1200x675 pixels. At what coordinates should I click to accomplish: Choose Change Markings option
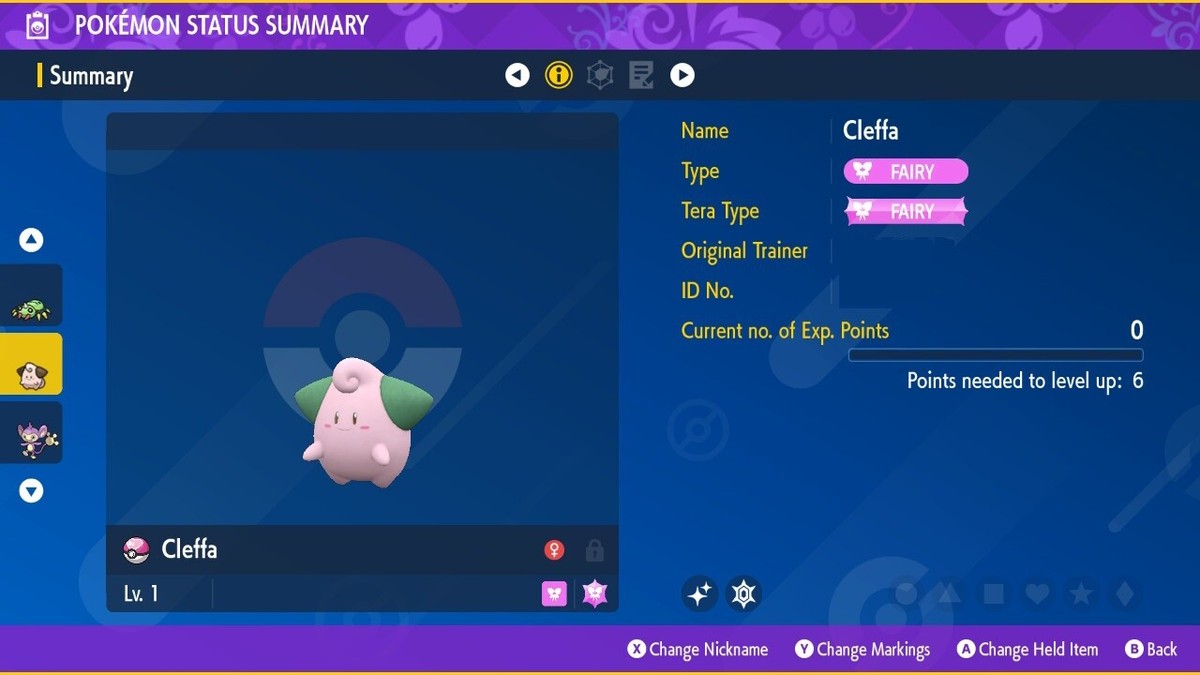[863, 650]
